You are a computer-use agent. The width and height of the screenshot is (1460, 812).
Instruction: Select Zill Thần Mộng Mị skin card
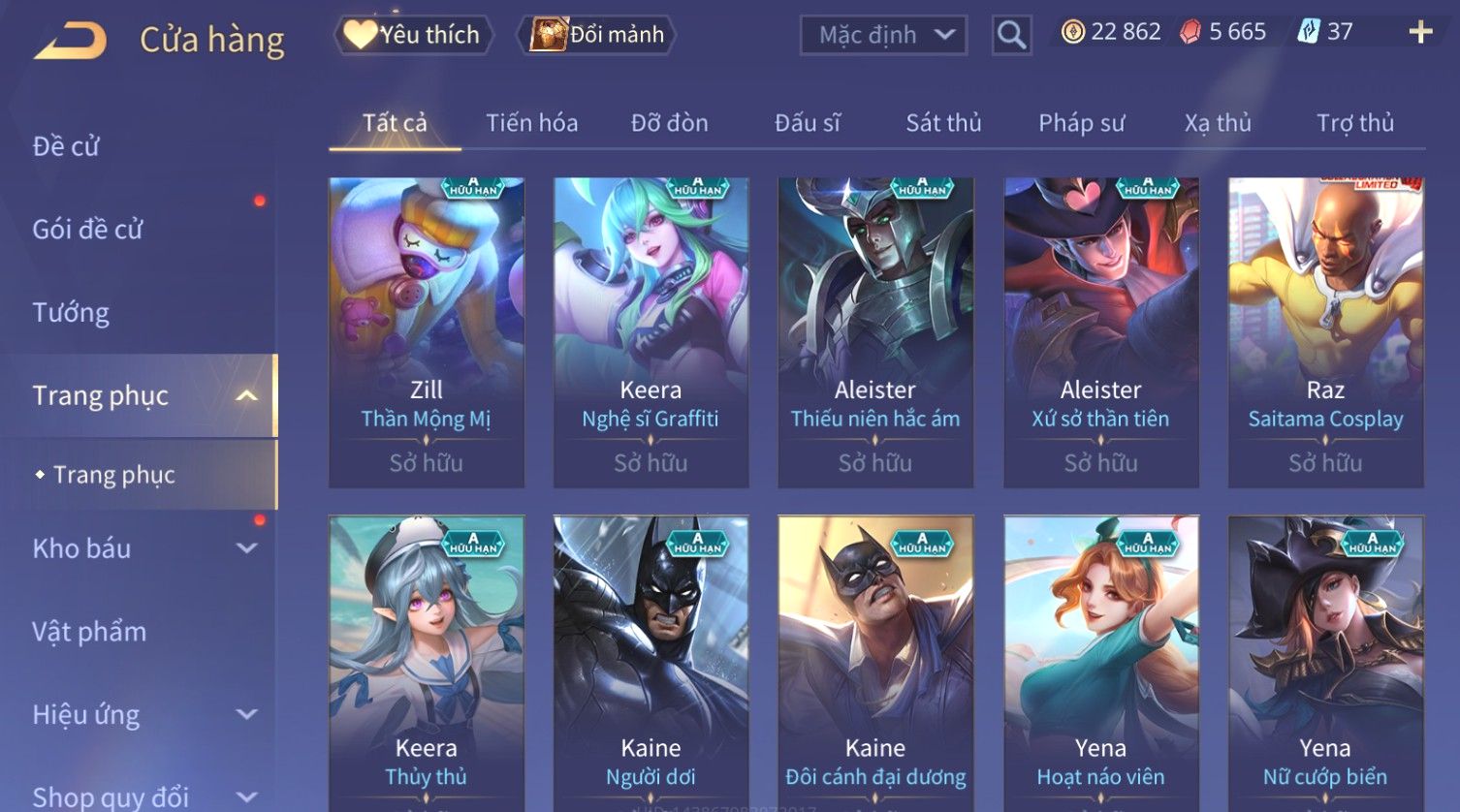click(x=427, y=331)
